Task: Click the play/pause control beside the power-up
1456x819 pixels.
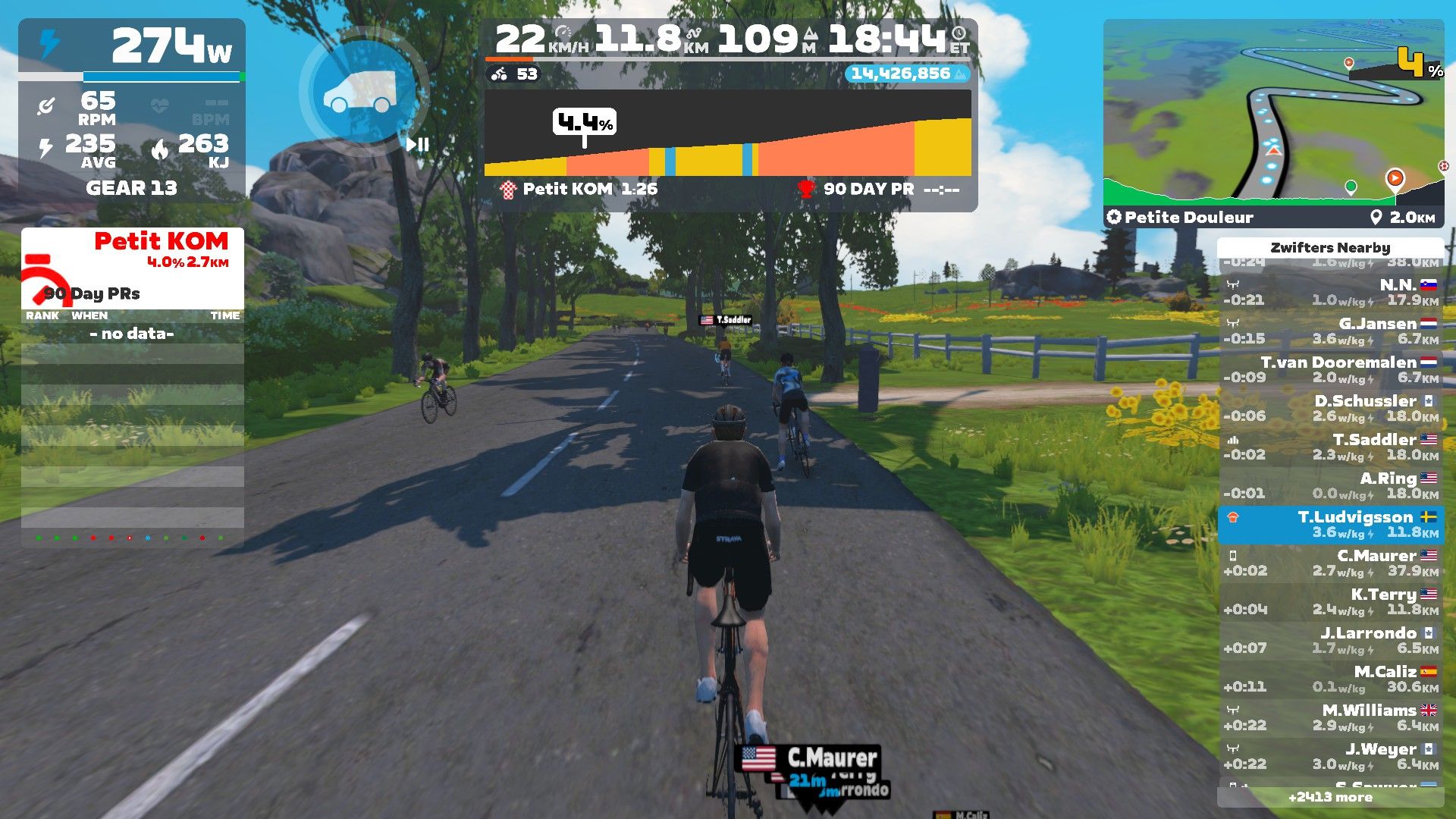Action: pyautogui.click(x=418, y=144)
